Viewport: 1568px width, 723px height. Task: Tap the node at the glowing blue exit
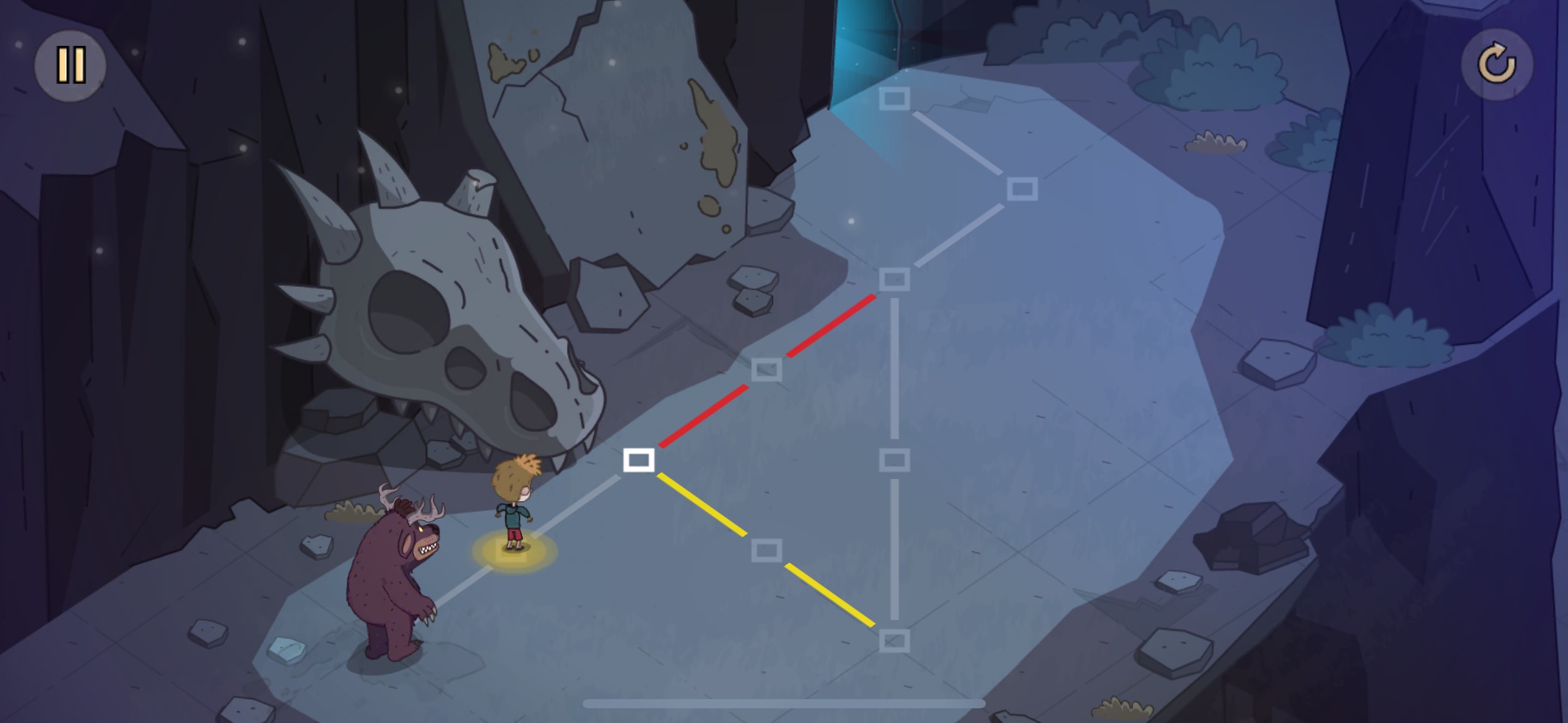(894, 99)
